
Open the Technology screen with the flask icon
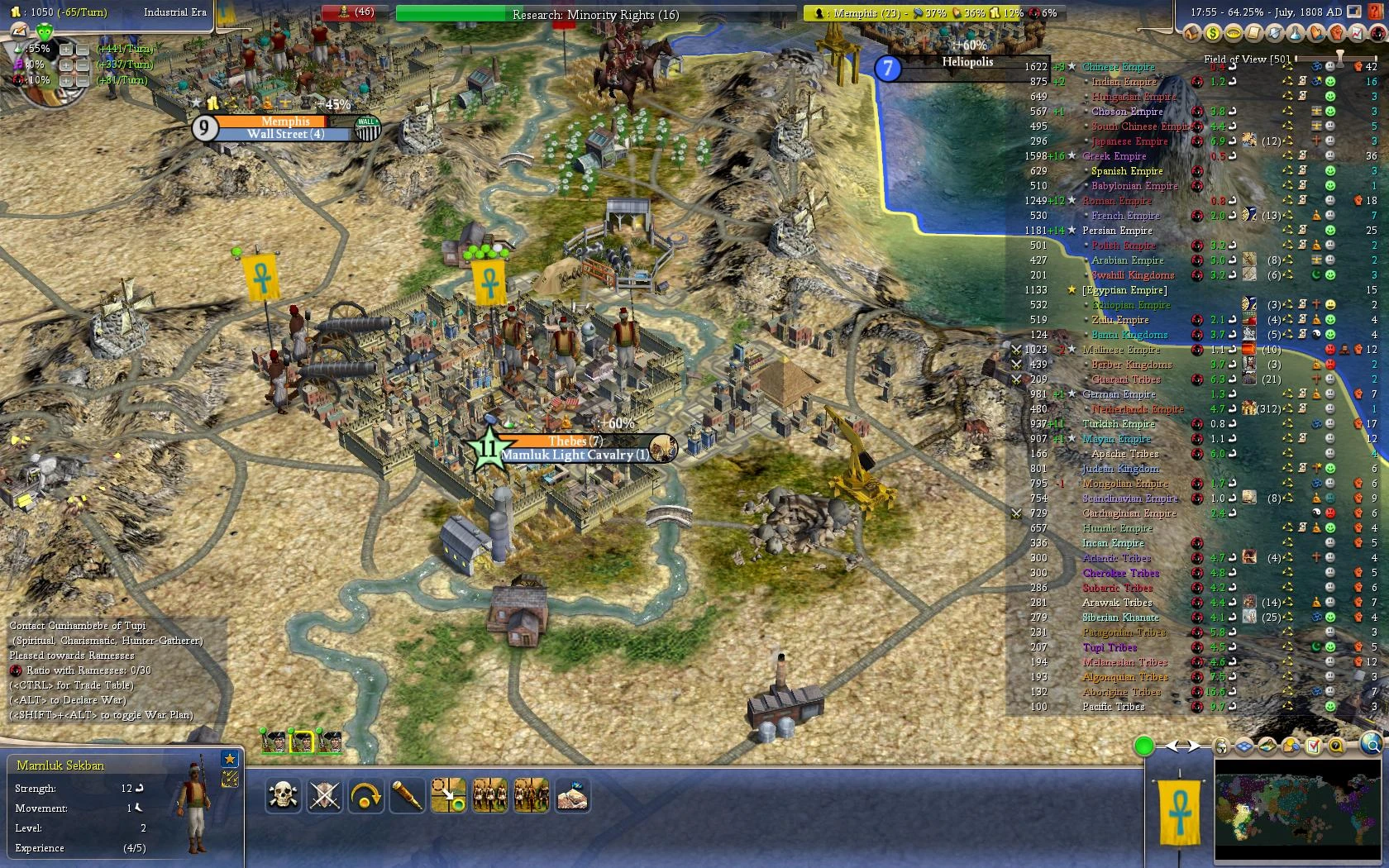click(x=1294, y=34)
